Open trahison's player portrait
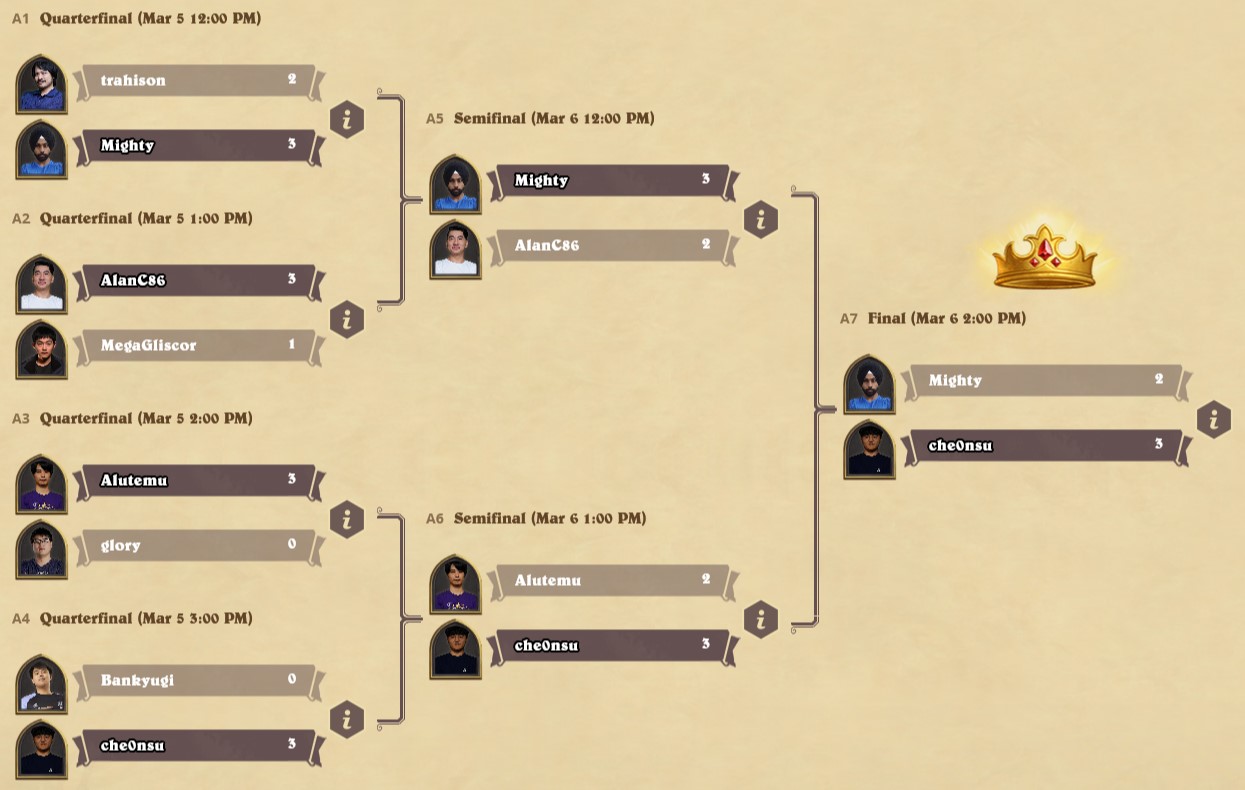This screenshot has width=1245, height=790. click(x=42, y=84)
